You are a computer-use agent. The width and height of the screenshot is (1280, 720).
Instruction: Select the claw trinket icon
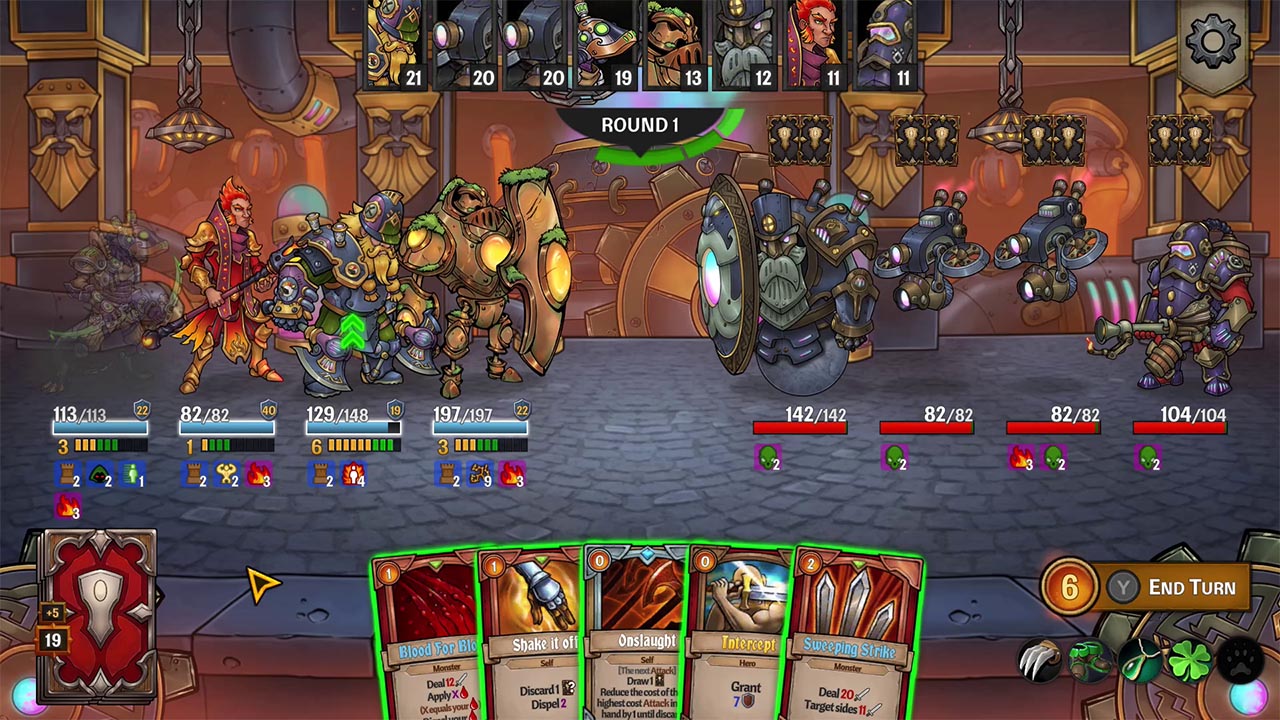[1041, 658]
